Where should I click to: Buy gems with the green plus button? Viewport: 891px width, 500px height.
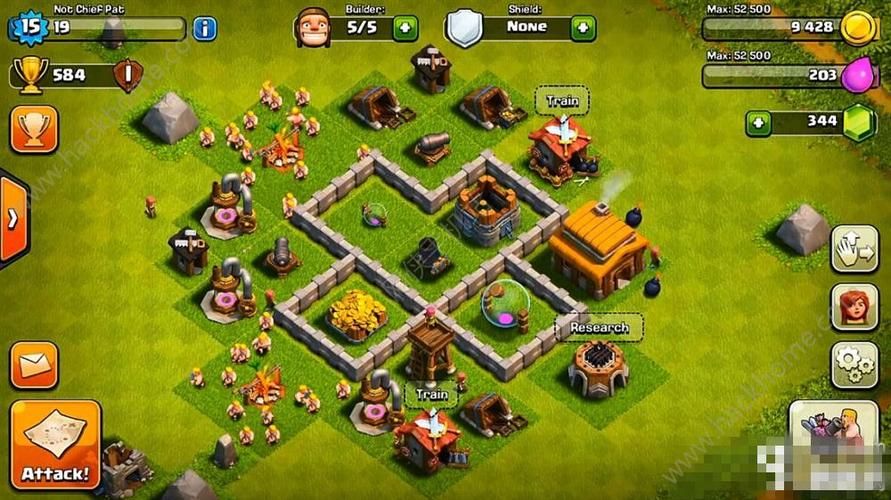[759, 124]
